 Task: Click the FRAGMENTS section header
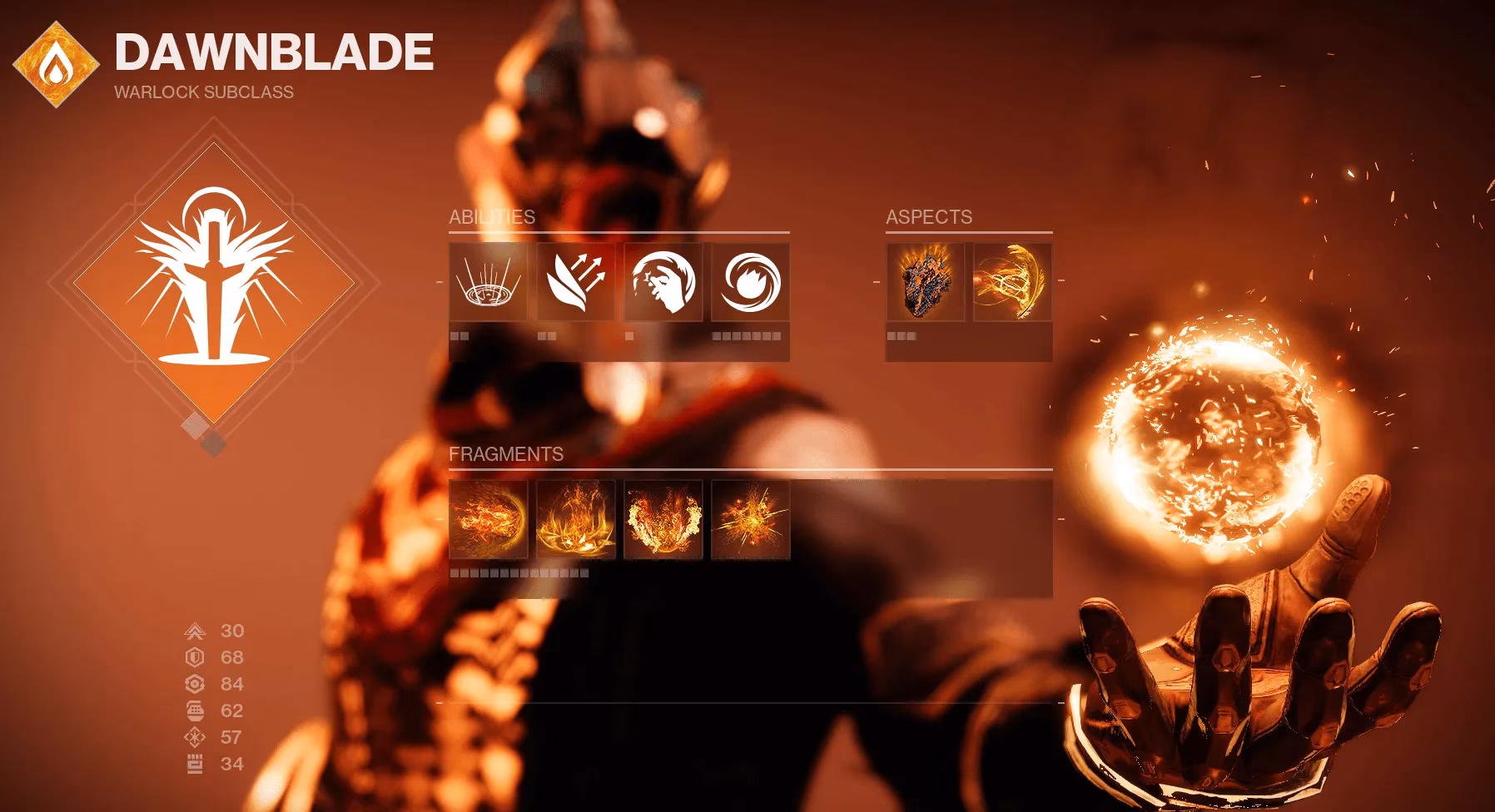[x=506, y=456]
